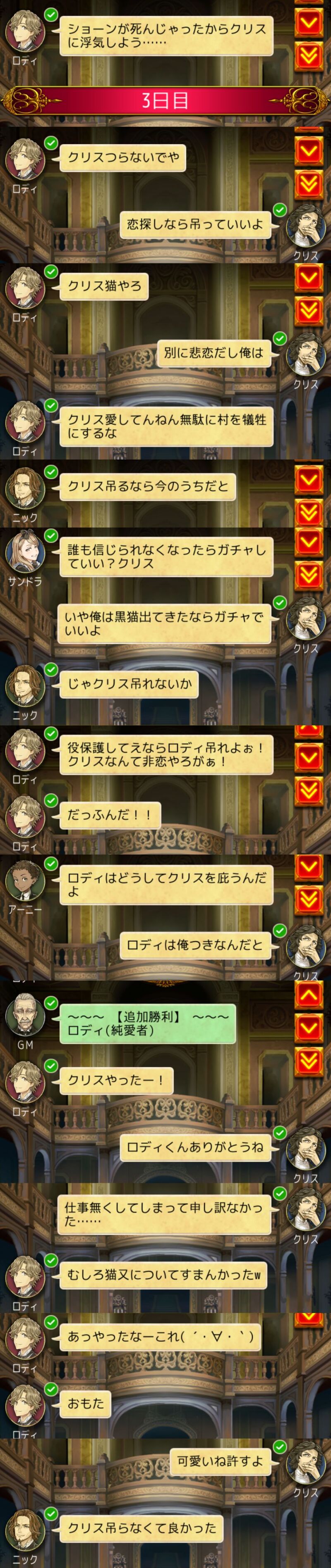The width and height of the screenshot is (331, 1568).
Task: Select Arnie's chat bubble asking about ロディ
Action: [166, 884]
